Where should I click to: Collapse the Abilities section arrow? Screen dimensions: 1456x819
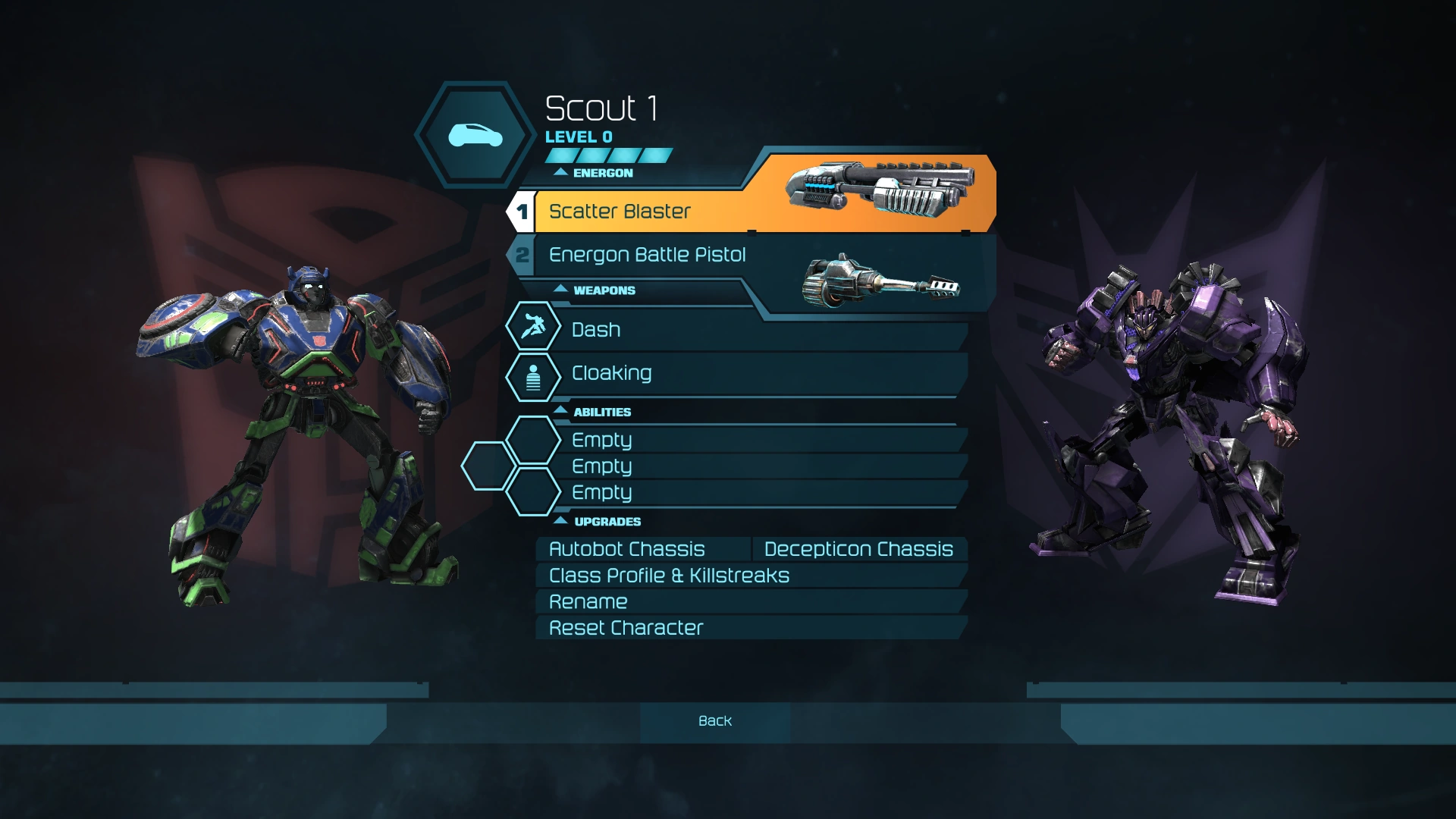[x=561, y=411]
